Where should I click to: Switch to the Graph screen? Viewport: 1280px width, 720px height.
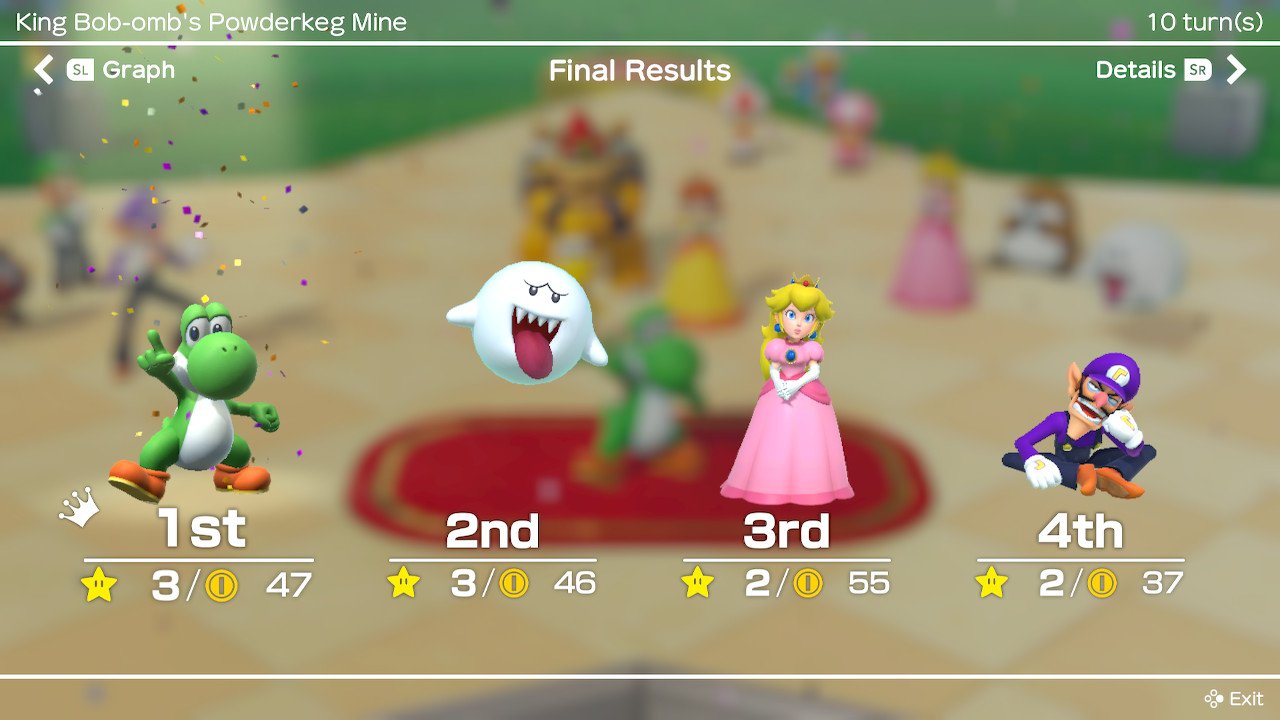click(x=138, y=70)
